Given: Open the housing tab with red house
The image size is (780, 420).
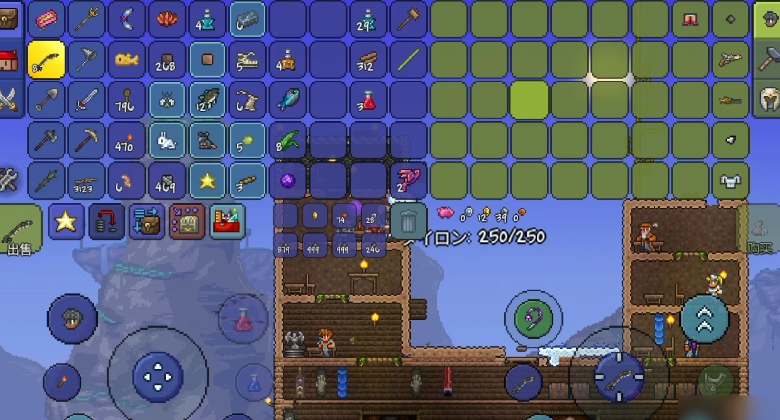Looking at the screenshot, I should pos(10,58).
